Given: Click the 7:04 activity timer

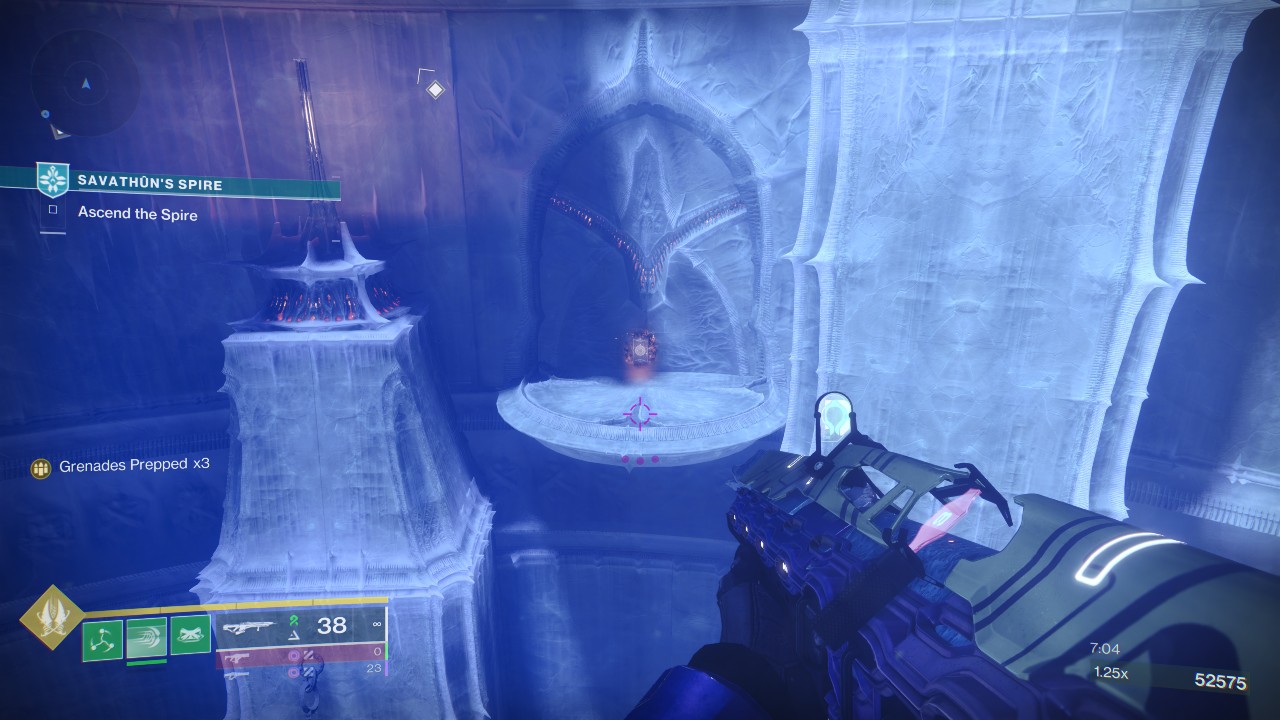Looking at the screenshot, I should click(x=1104, y=648).
